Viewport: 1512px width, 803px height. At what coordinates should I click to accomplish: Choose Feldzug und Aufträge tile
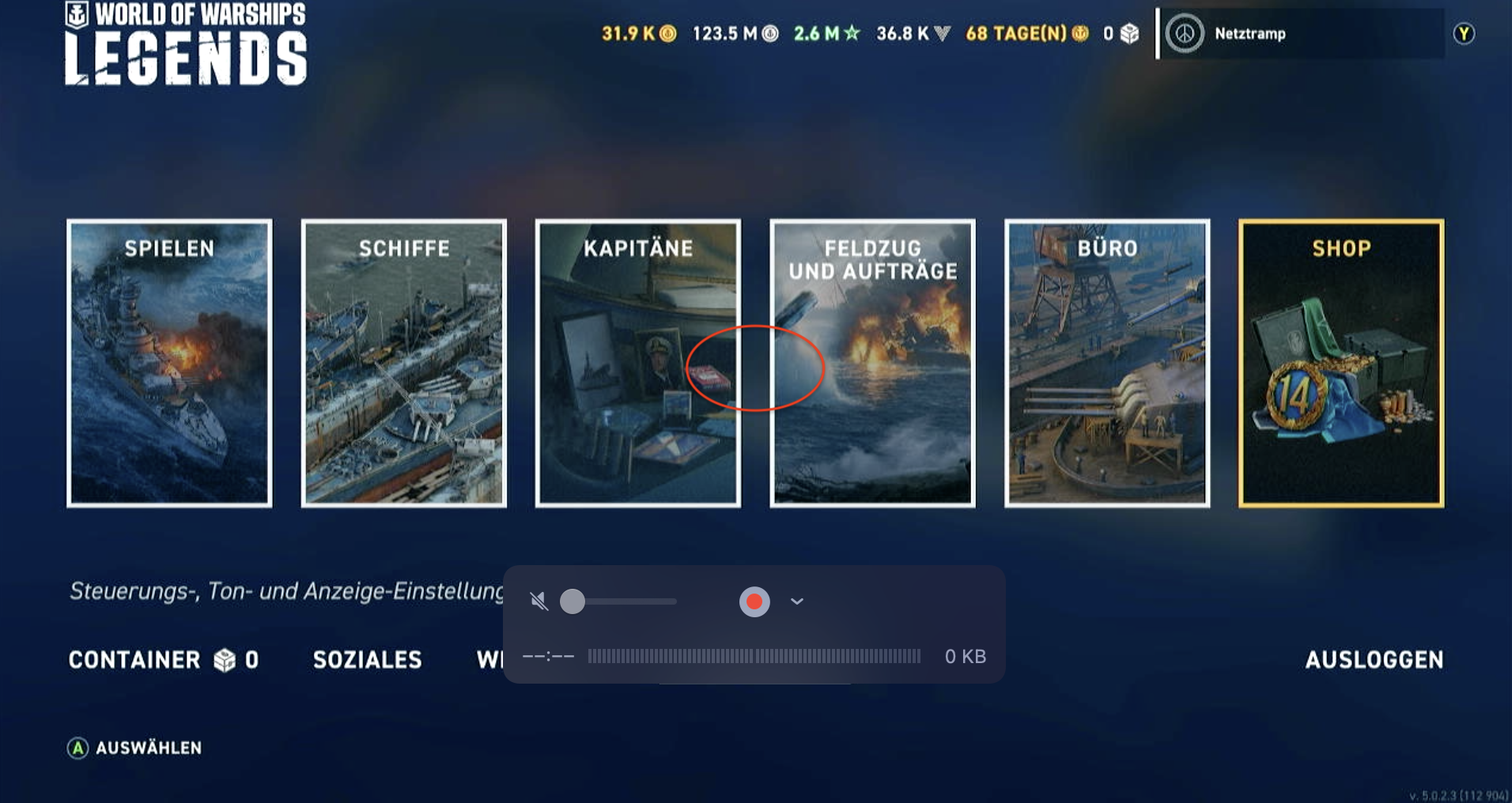click(x=872, y=363)
